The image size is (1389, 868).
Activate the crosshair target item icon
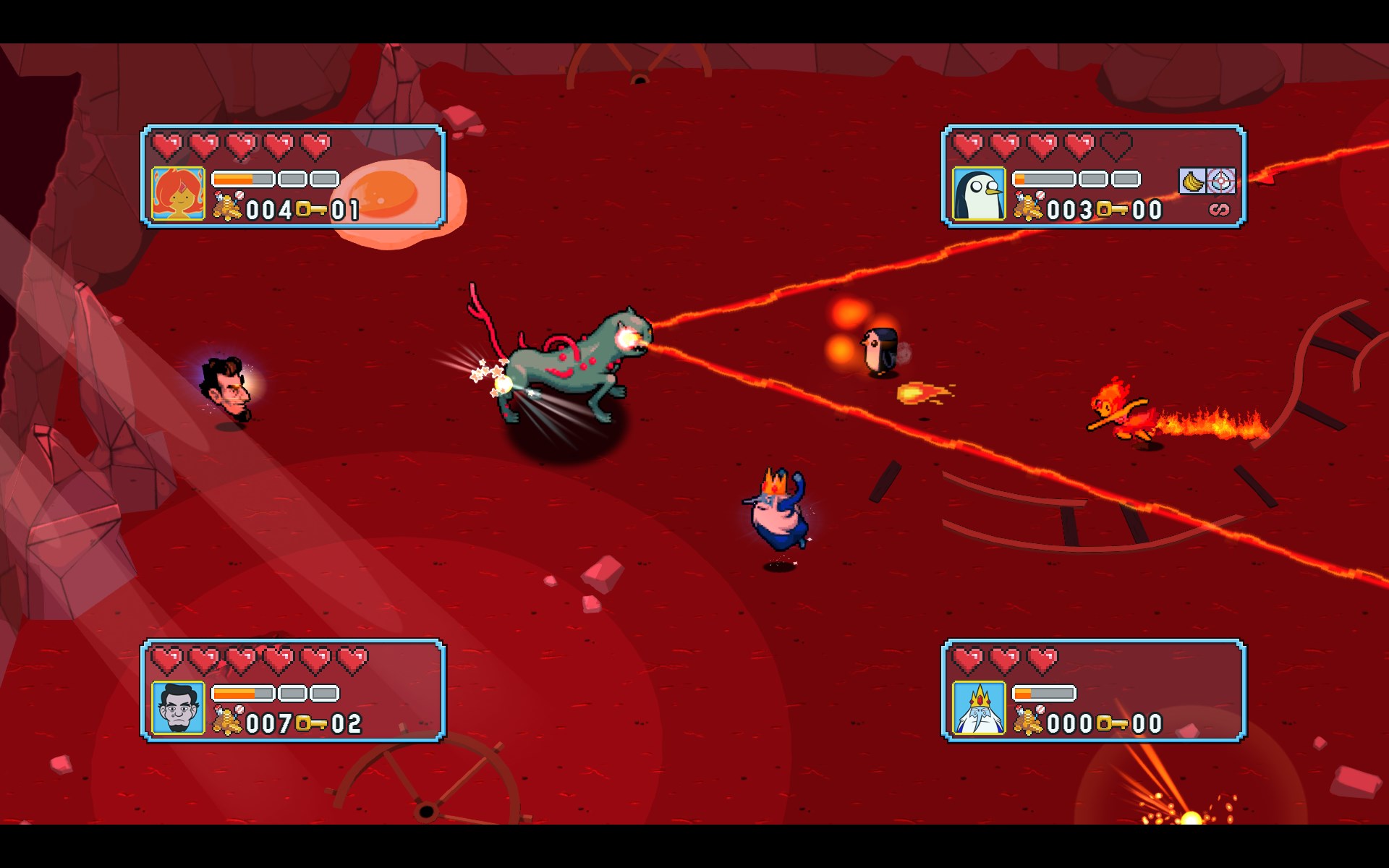pyautogui.click(x=1221, y=181)
